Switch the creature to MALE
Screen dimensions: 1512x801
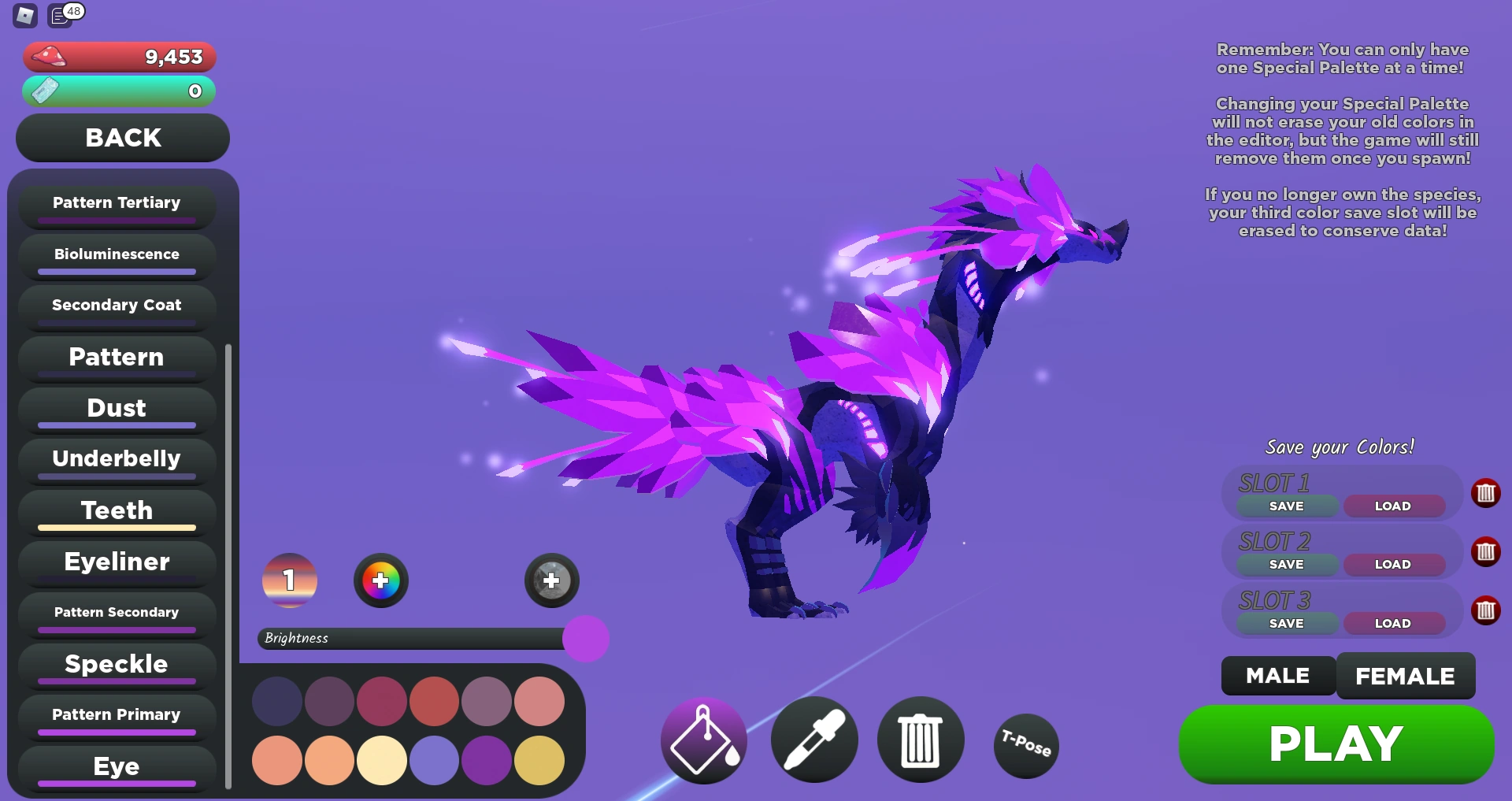(x=1277, y=675)
